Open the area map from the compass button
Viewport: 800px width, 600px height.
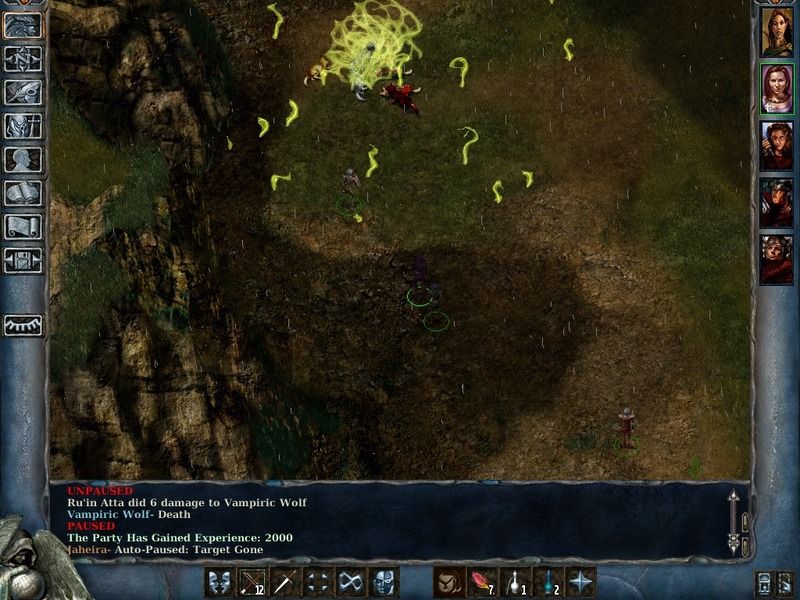pos(23,59)
